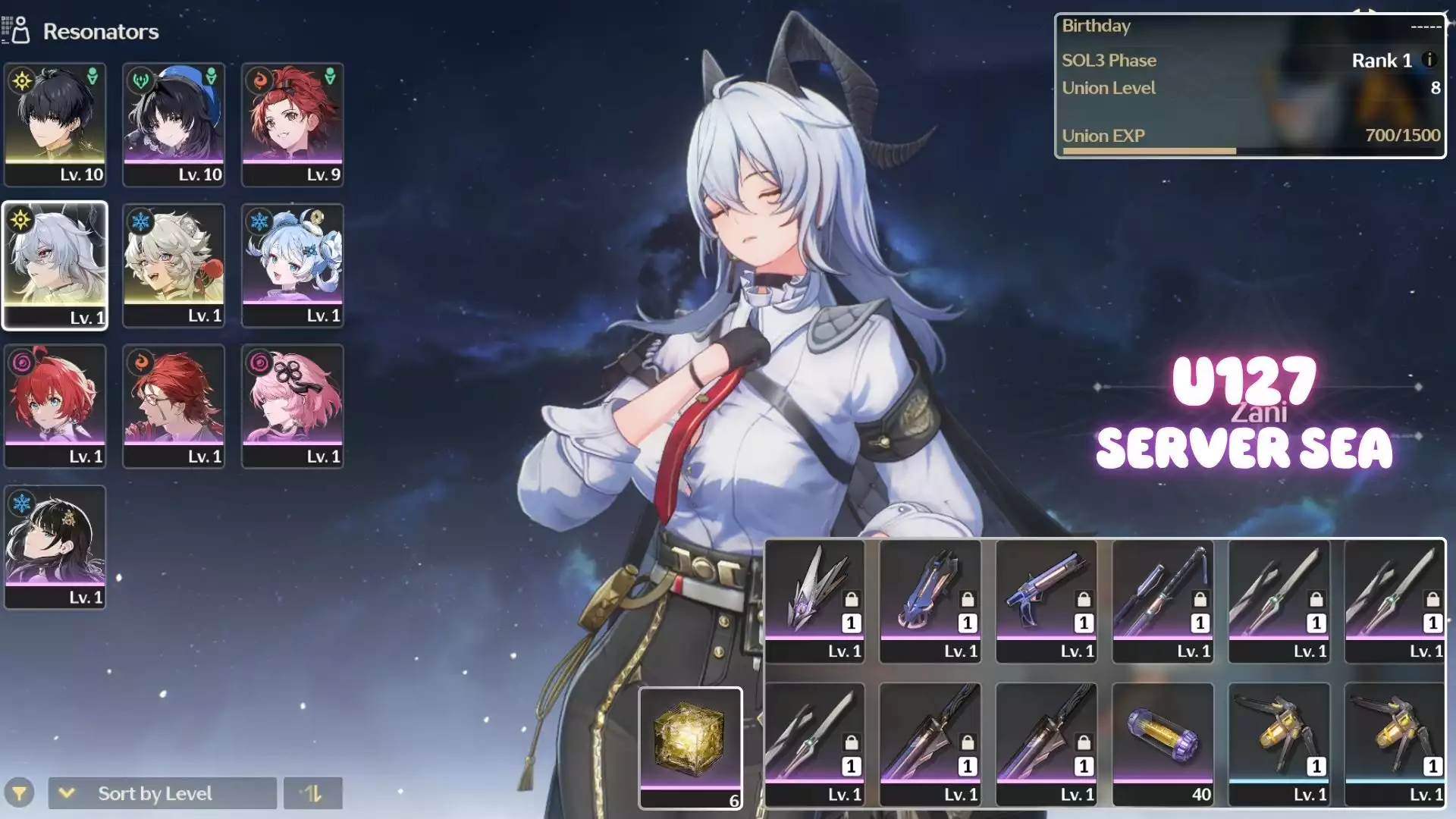1456x819 pixels.
Task: Choose the resonator wearing a blue beret
Action: (174, 124)
